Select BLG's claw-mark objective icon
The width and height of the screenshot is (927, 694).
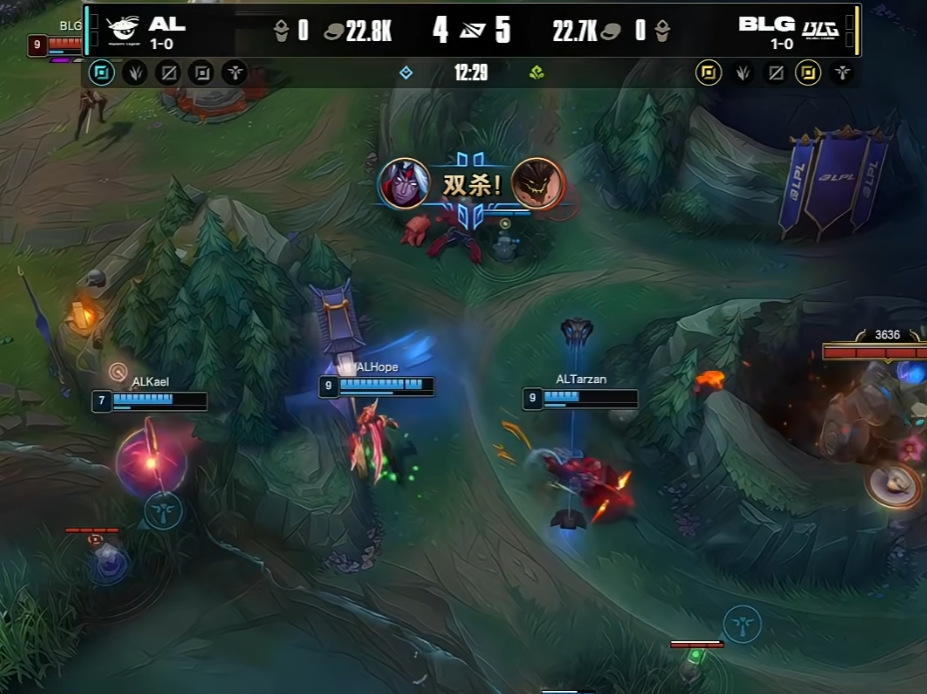tap(742, 72)
